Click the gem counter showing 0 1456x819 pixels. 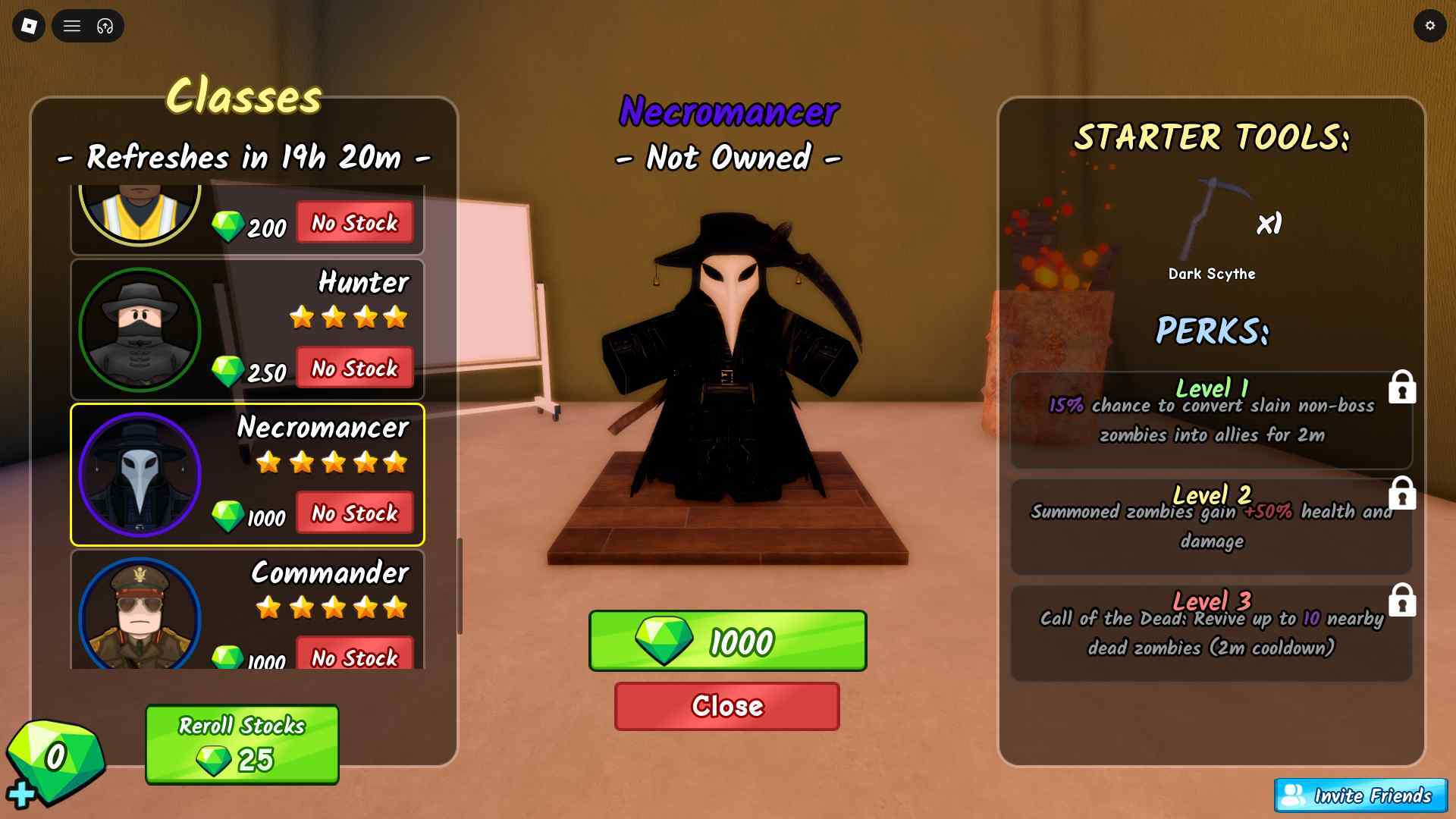click(53, 756)
